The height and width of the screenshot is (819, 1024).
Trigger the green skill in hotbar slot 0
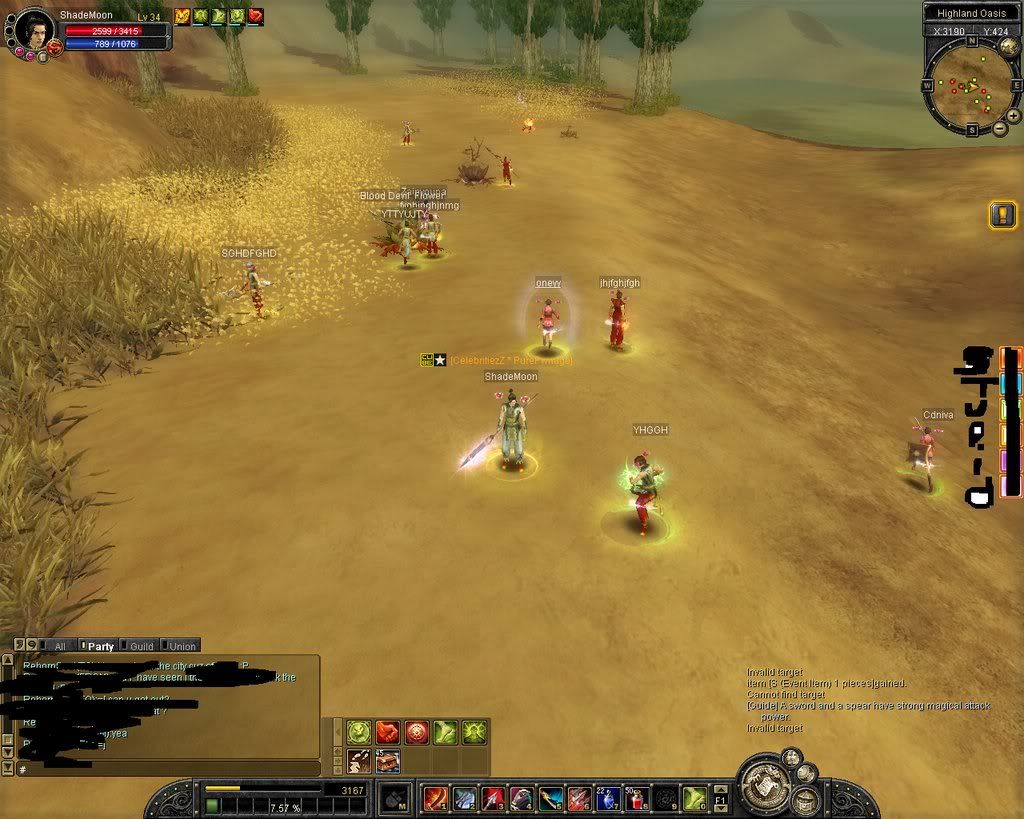(695, 798)
